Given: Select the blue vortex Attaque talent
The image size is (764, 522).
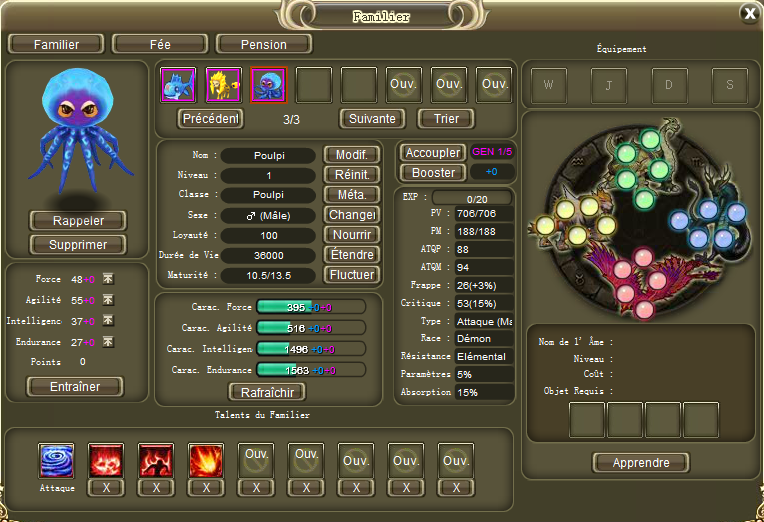Looking at the screenshot, I should [x=57, y=461].
